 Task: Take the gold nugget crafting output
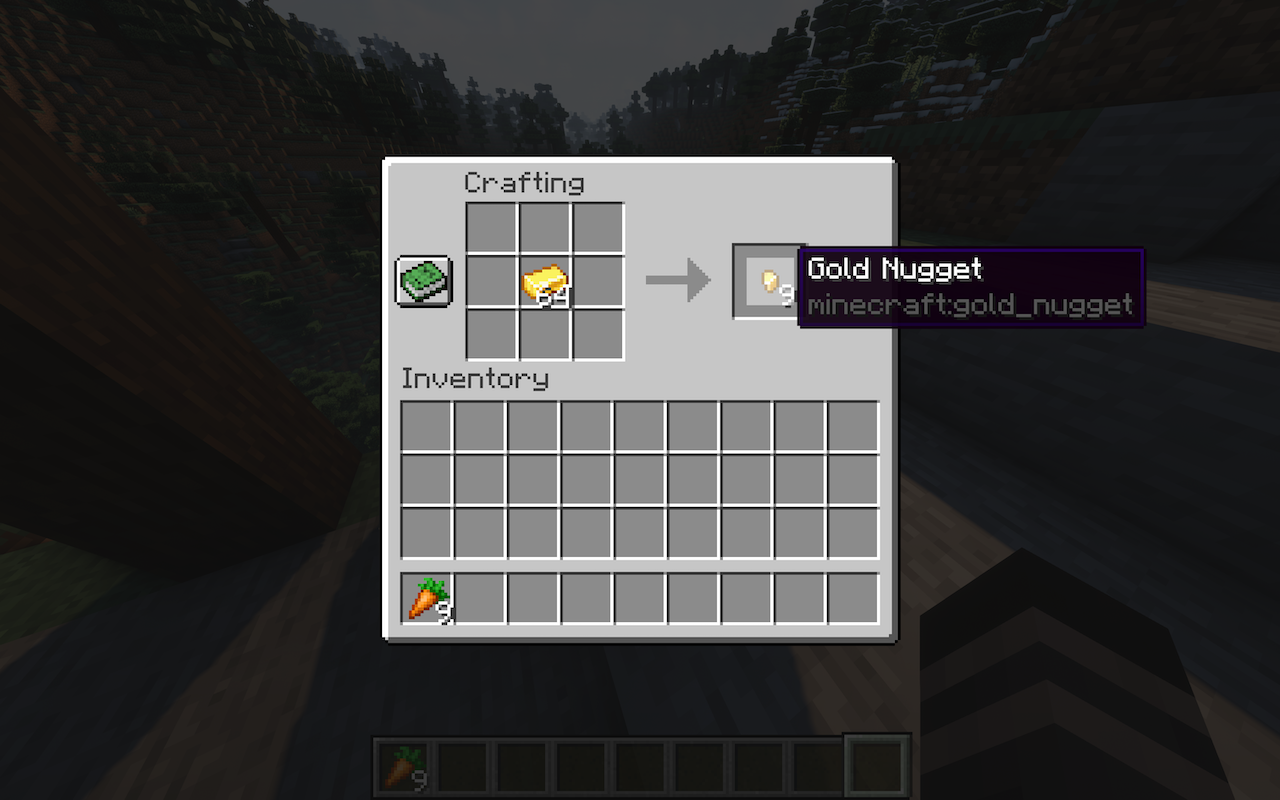pos(768,282)
